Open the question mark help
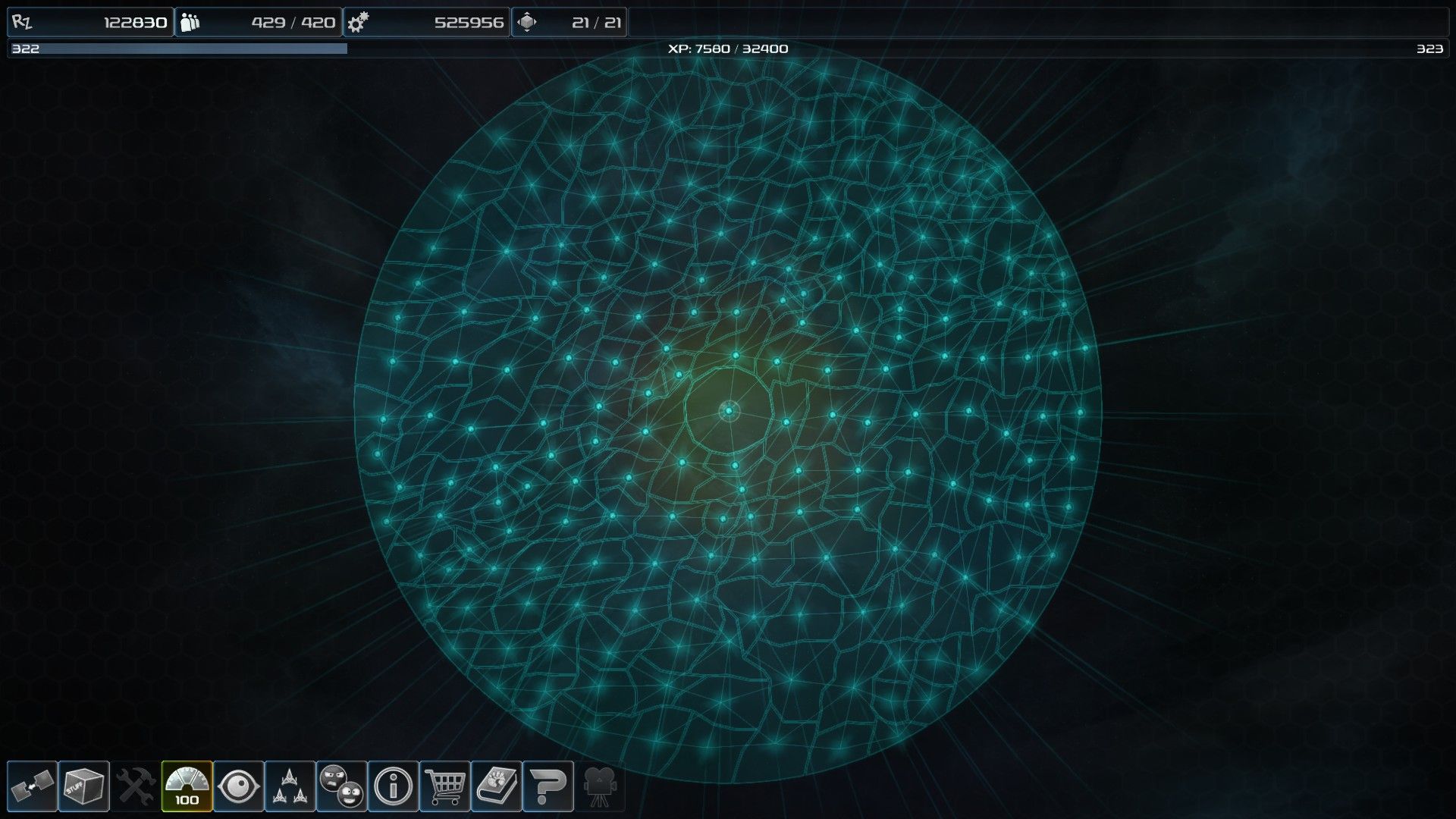1456x819 pixels. point(549,785)
